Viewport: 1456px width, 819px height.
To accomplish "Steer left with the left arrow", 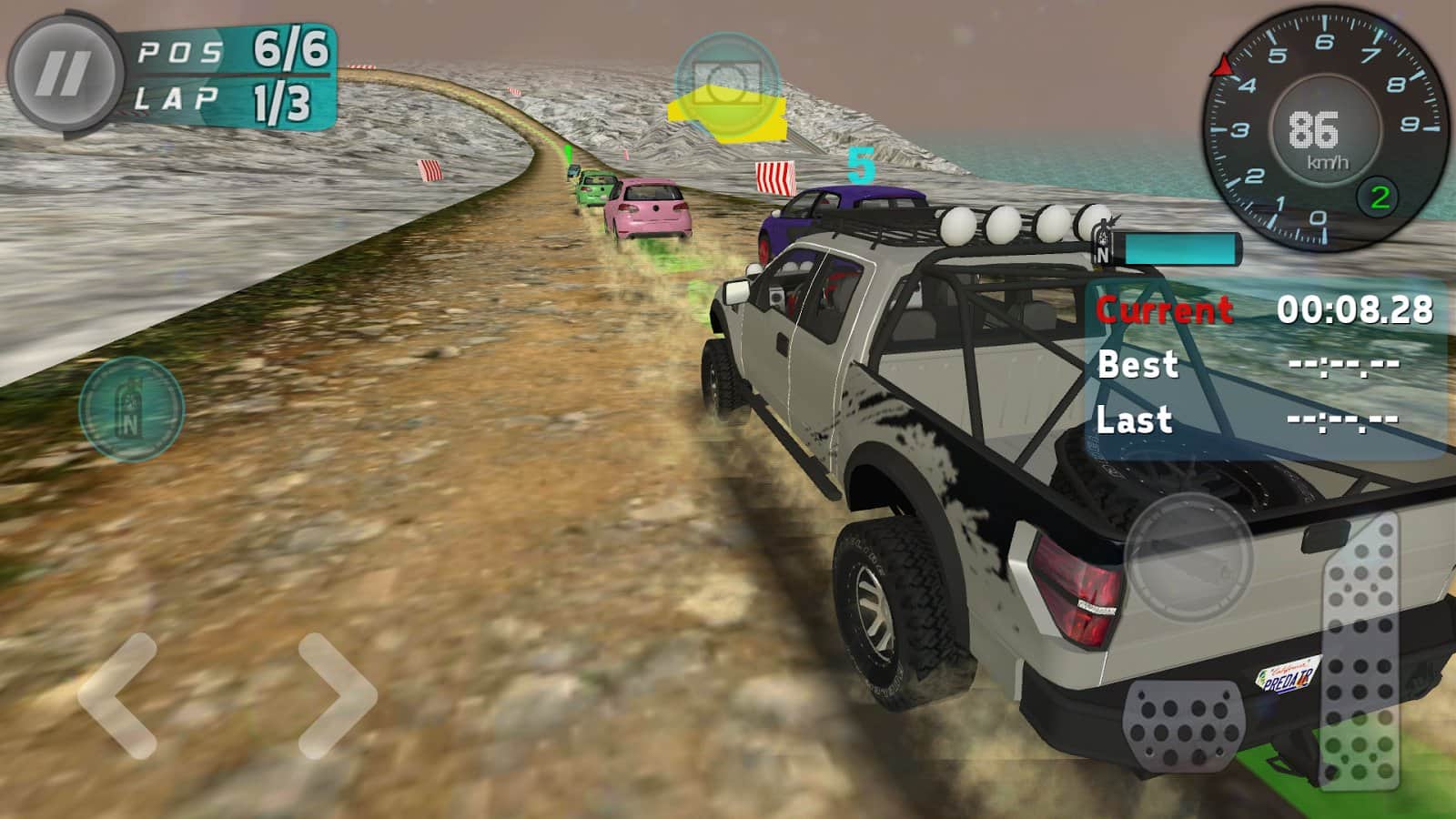I will 118,696.
